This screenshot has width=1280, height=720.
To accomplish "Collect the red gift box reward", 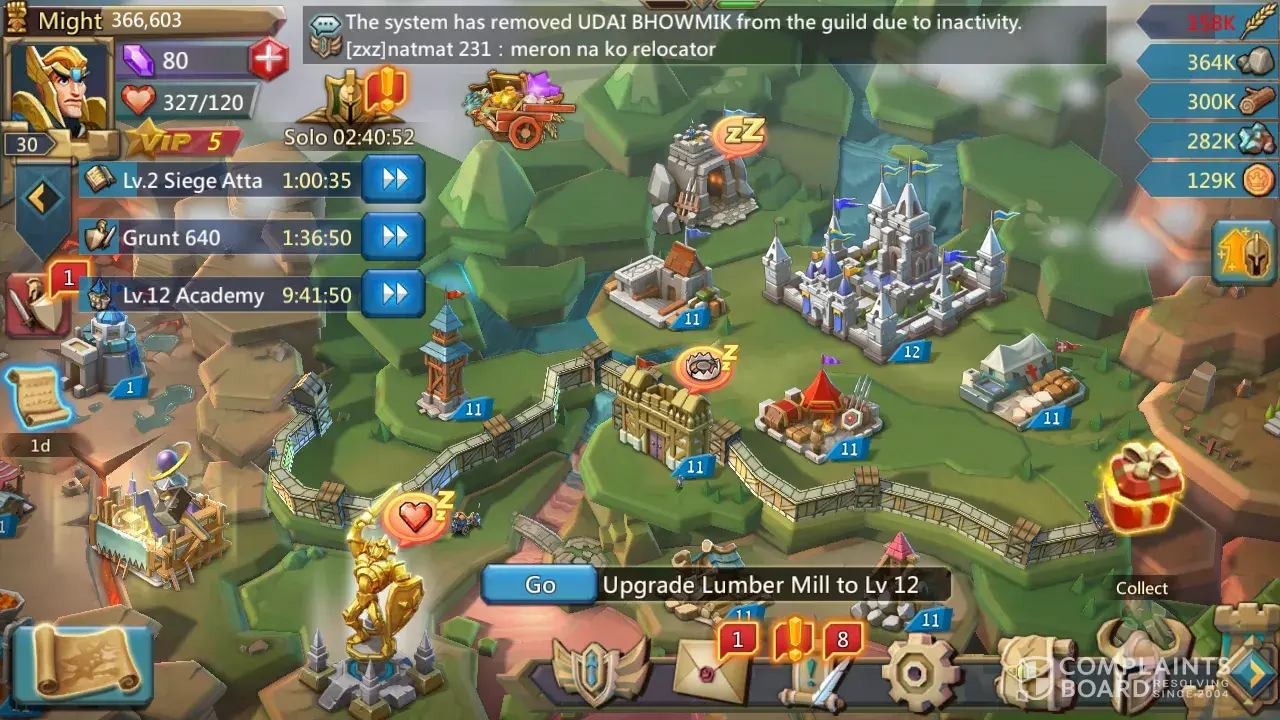I will coord(1142,490).
